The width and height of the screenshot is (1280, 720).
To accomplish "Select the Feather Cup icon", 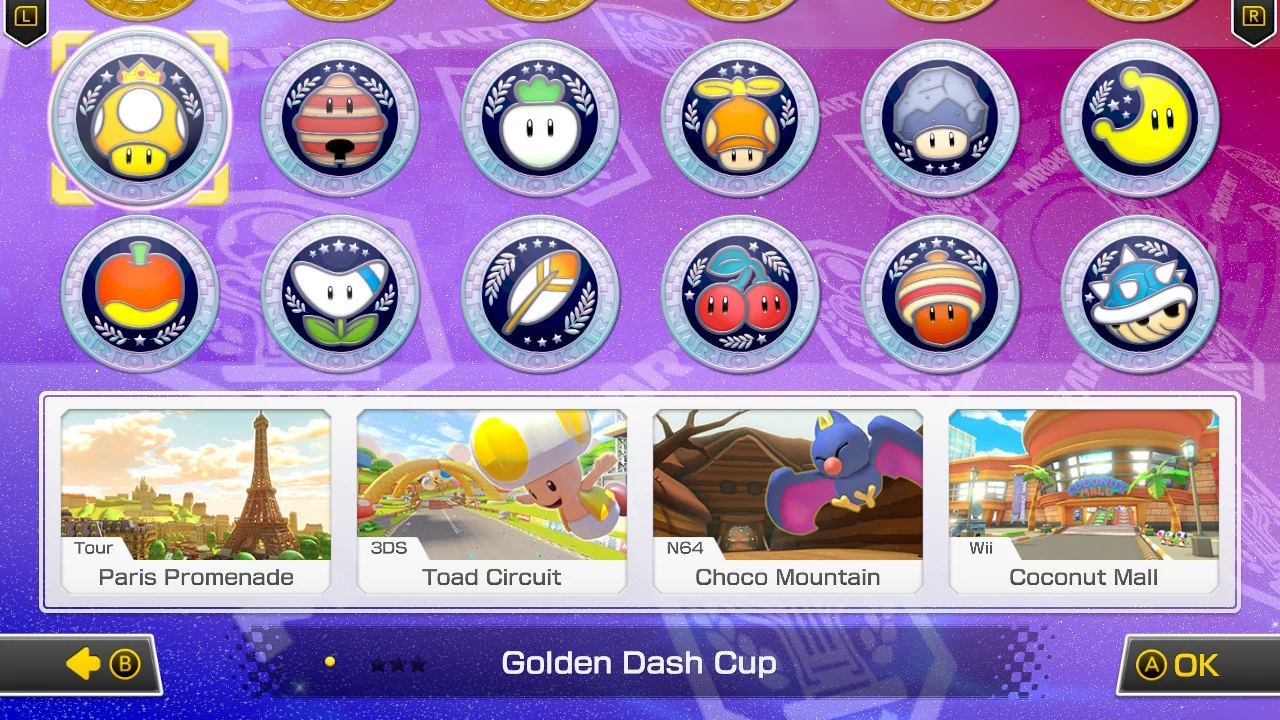I will (x=540, y=293).
